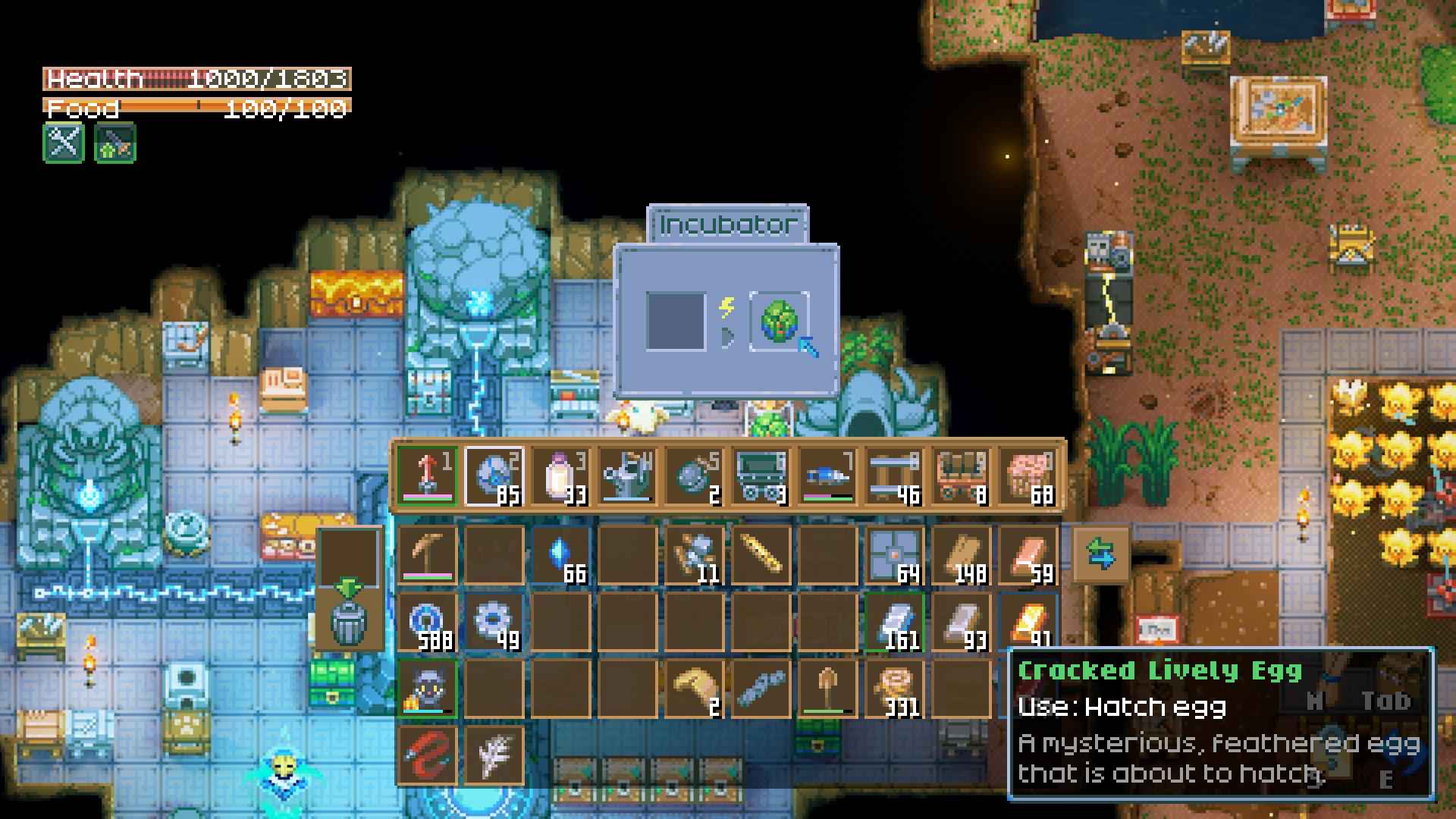The height and width of the screenshot is (819, 1456).
Task: Select the bomb hotbar slot
Action: pos(694,475)
